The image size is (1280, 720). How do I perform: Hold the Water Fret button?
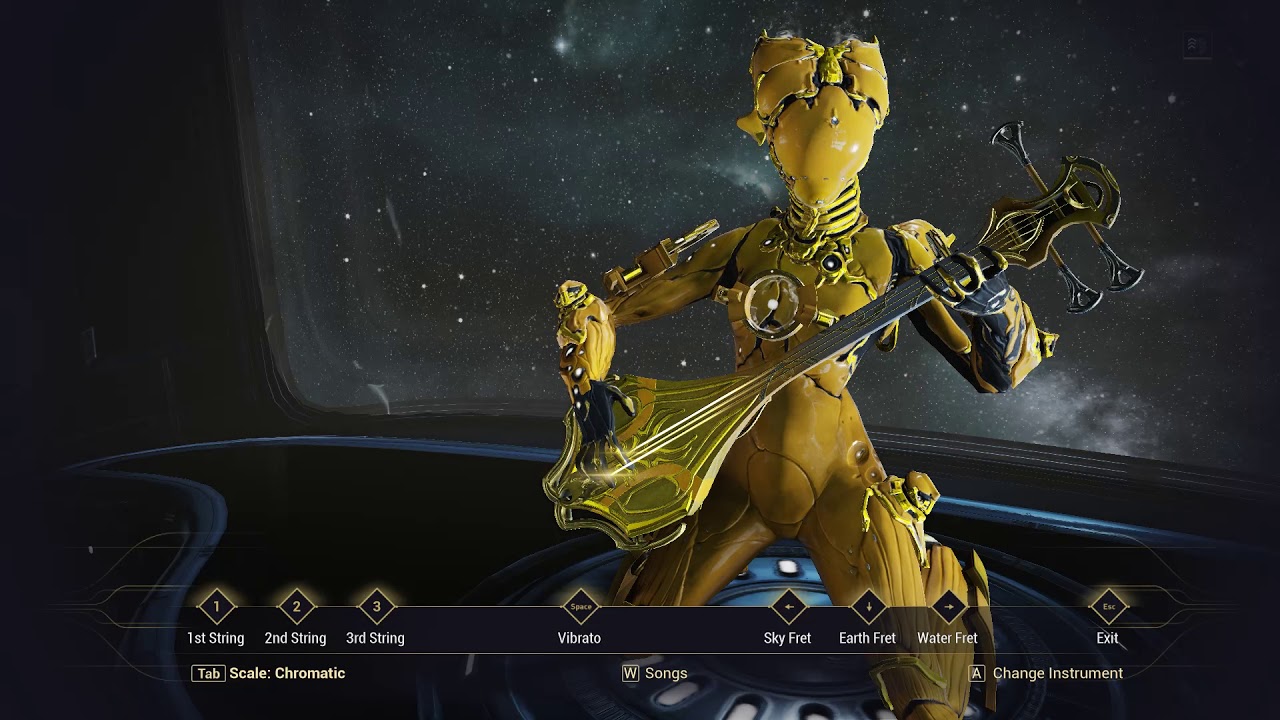point(948,607)
